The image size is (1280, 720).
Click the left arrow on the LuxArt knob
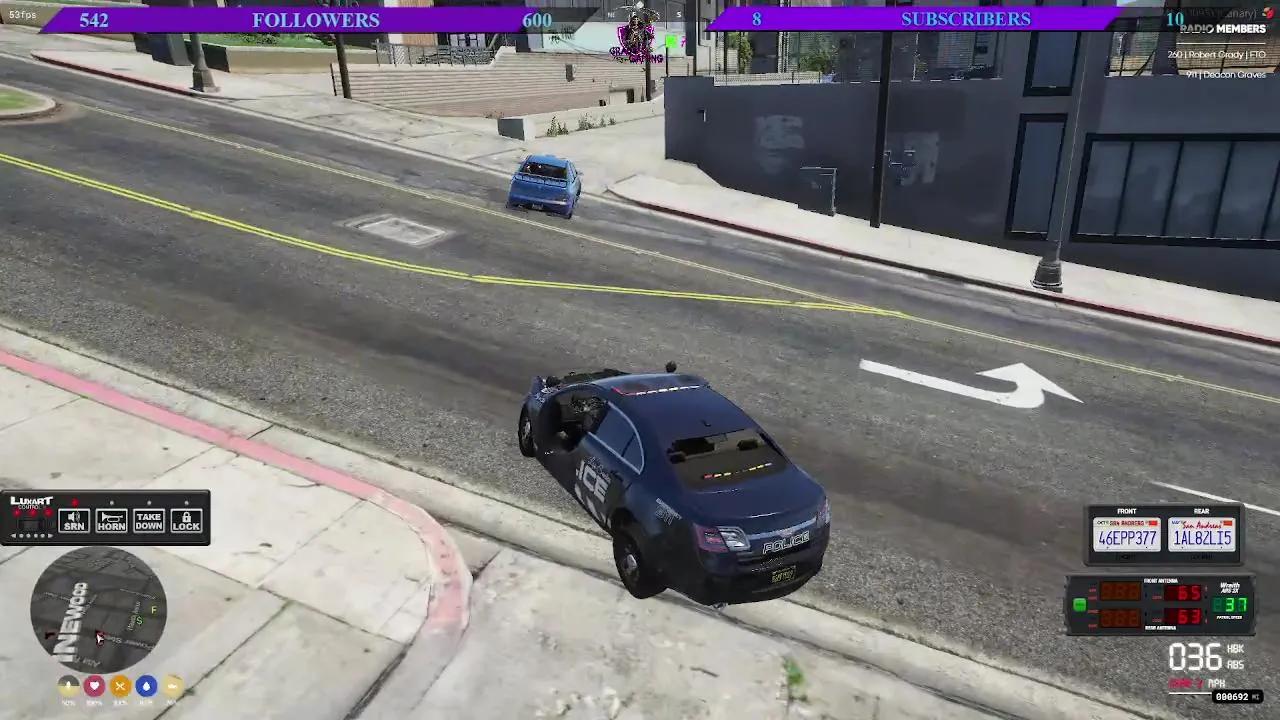pyautogui.click(x=14, y=536)
